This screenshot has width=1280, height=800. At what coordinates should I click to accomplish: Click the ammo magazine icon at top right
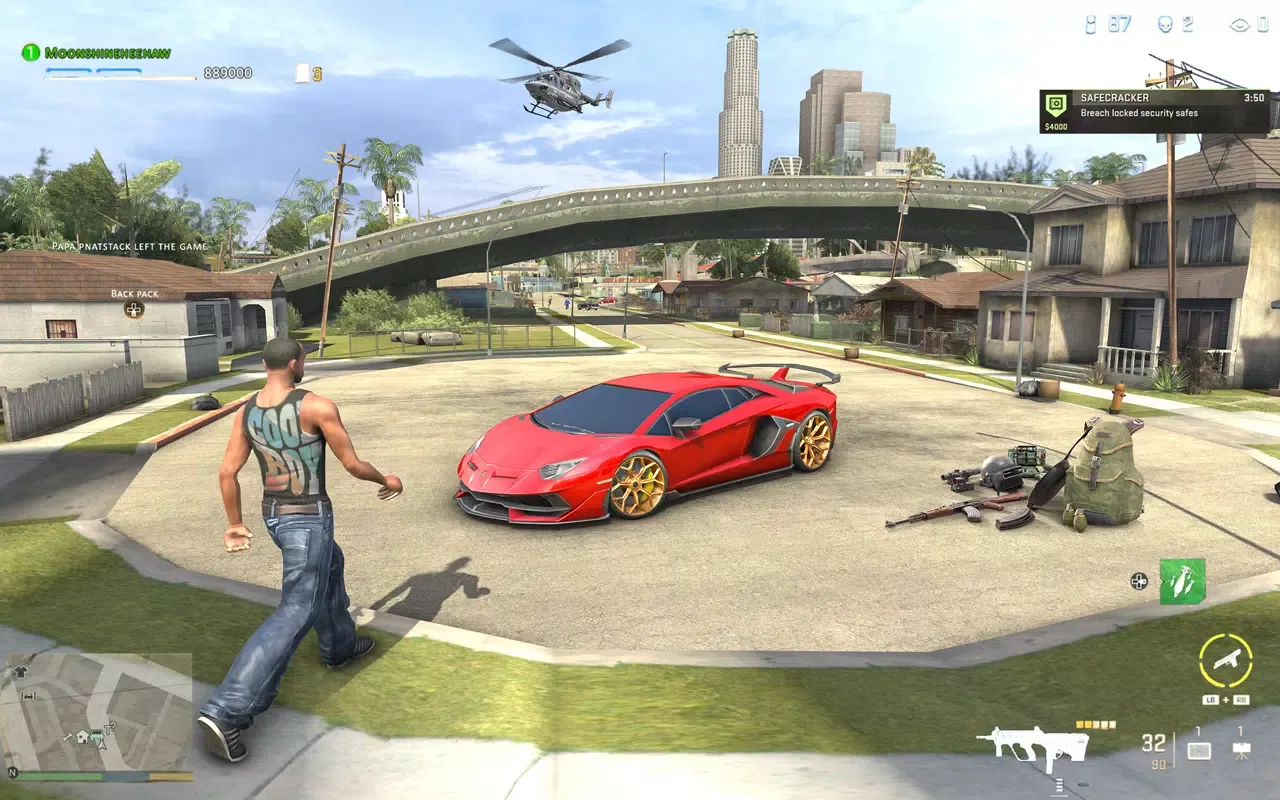coord(1090,25)
